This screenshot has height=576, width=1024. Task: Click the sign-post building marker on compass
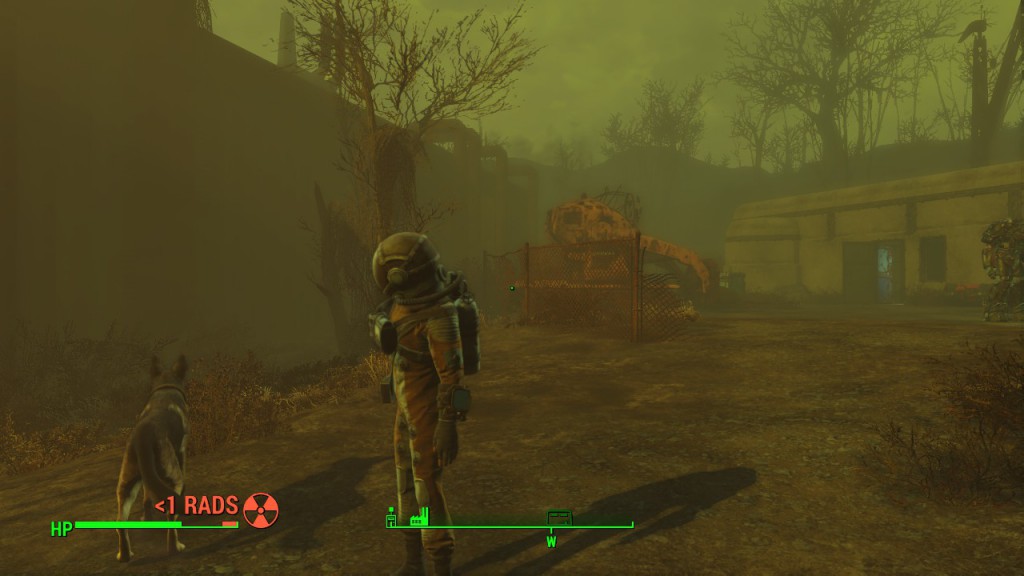[392, 517]
